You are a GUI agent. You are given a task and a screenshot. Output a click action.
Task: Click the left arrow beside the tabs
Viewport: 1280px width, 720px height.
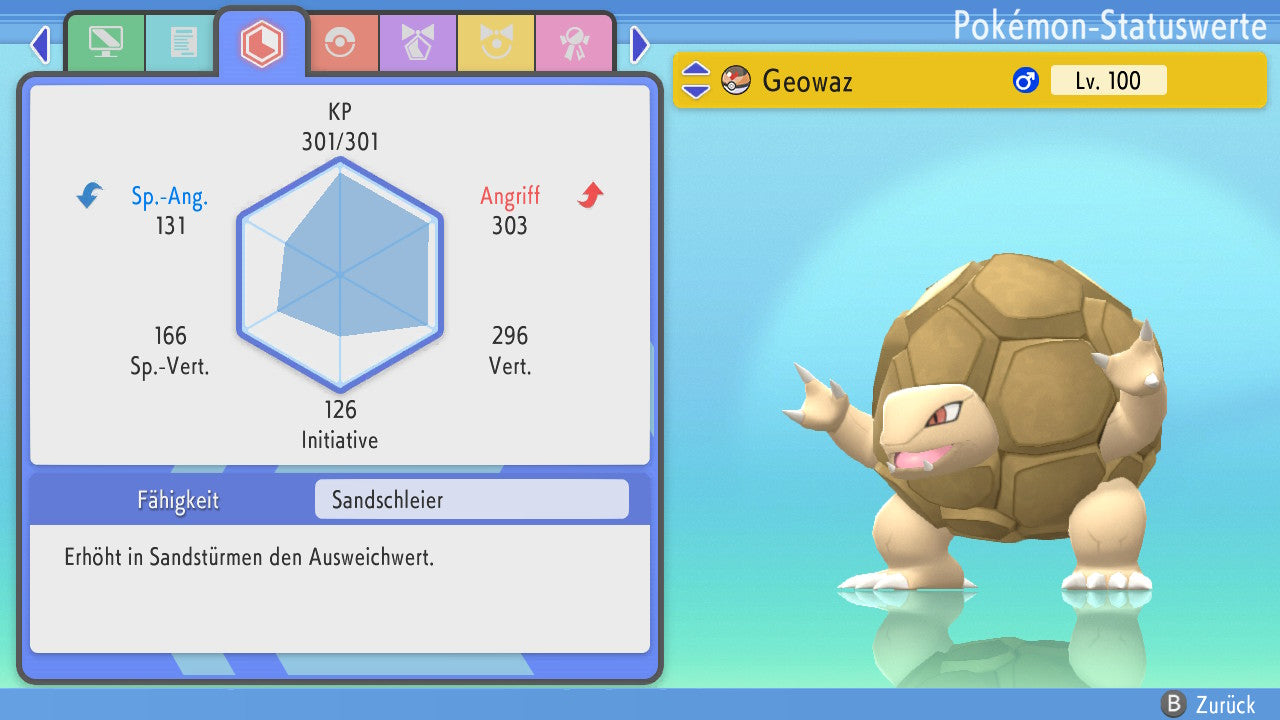[40, 44]
